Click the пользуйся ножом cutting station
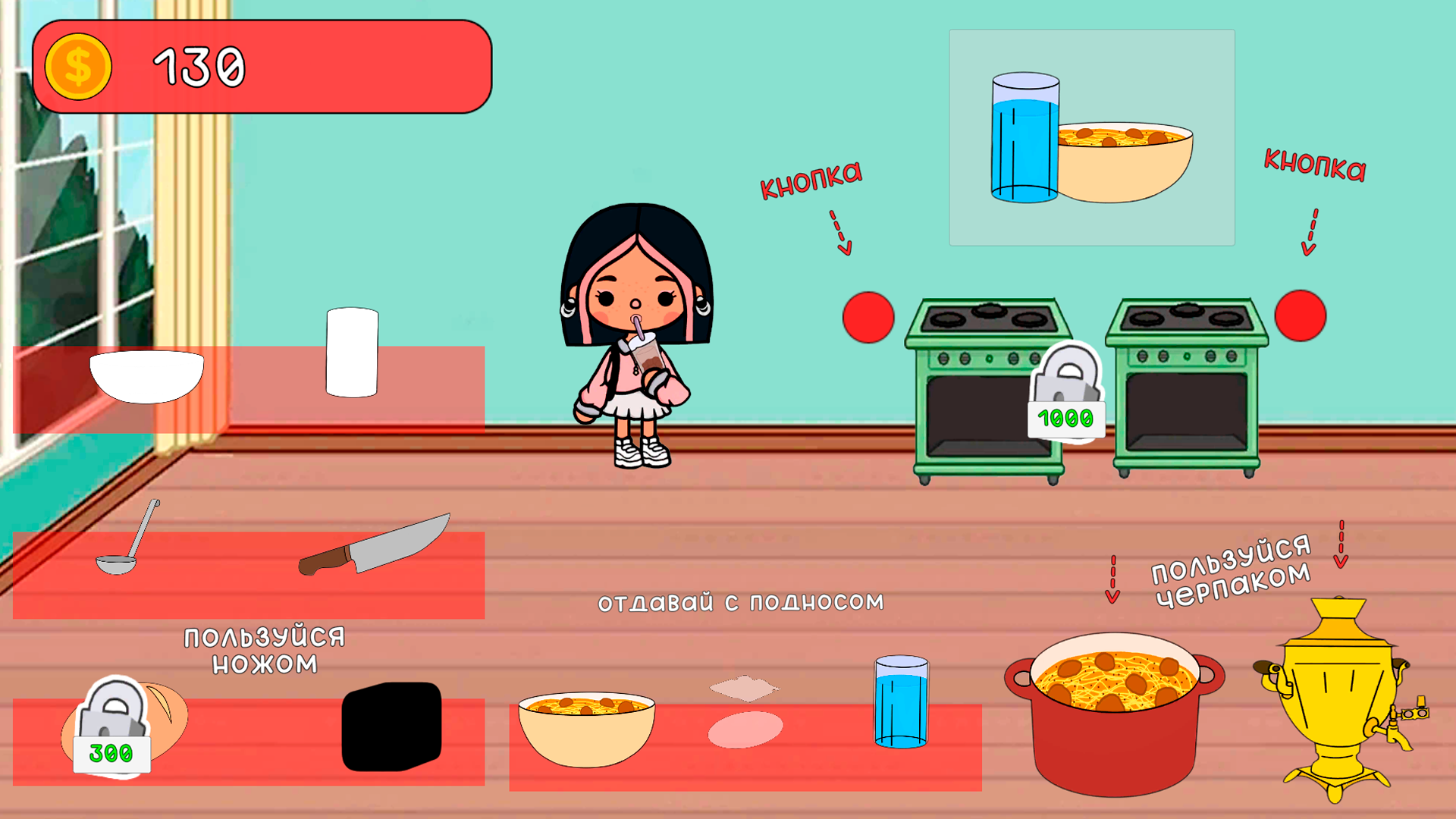The width and height of the screenshot is (1456, 819). click(x=262, y=648)
